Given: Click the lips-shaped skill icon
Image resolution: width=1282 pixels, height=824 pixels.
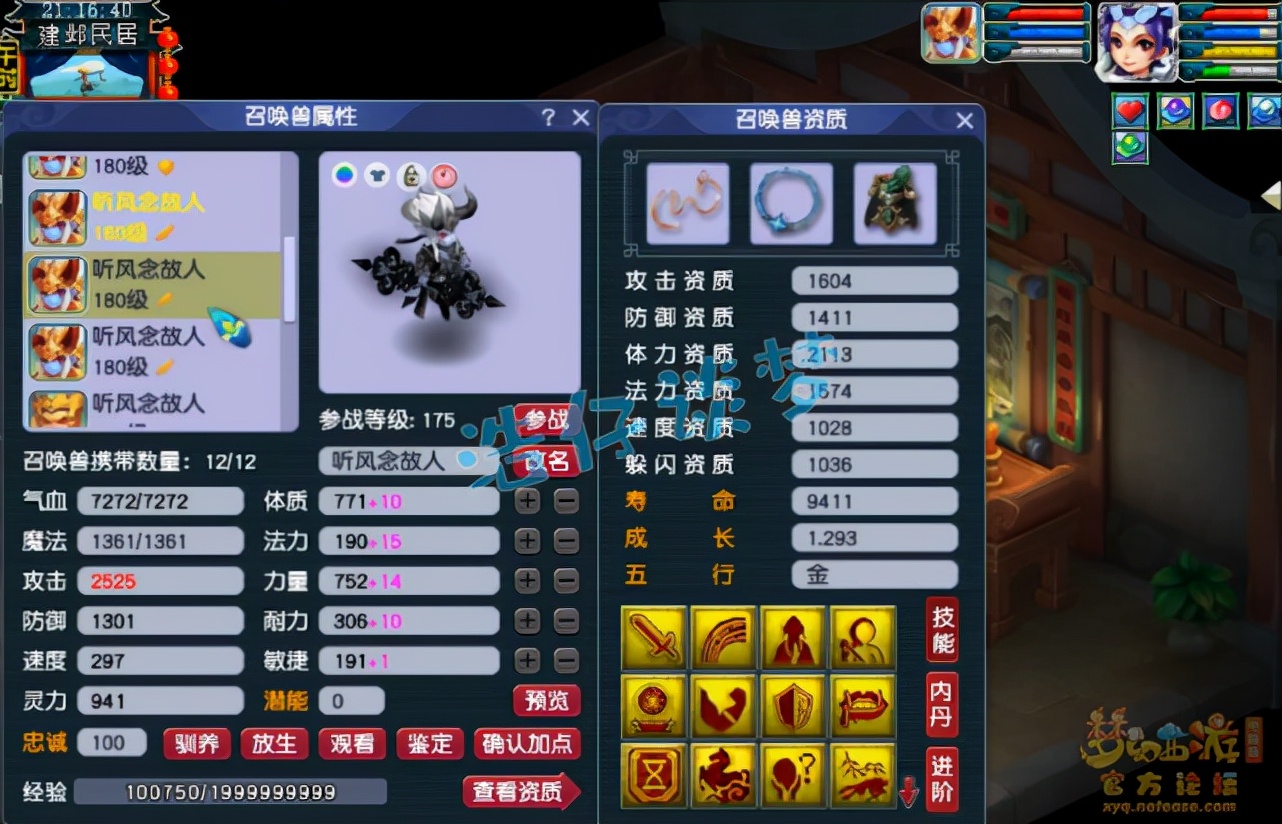Looking at the screenshot, I should click(864, 707).
